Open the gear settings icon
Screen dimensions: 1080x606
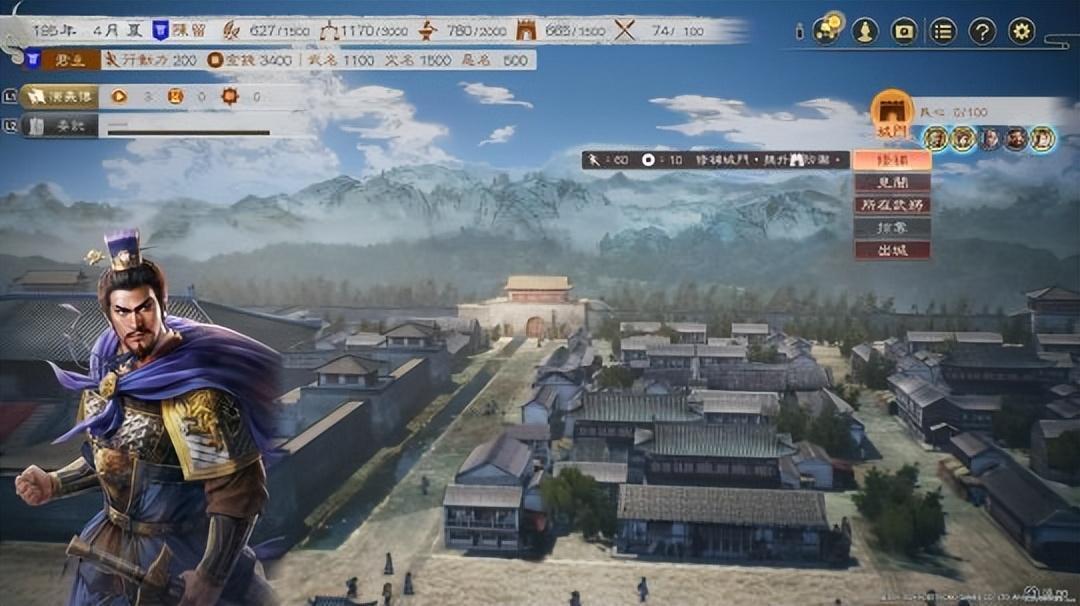[x=1021, y=31]
